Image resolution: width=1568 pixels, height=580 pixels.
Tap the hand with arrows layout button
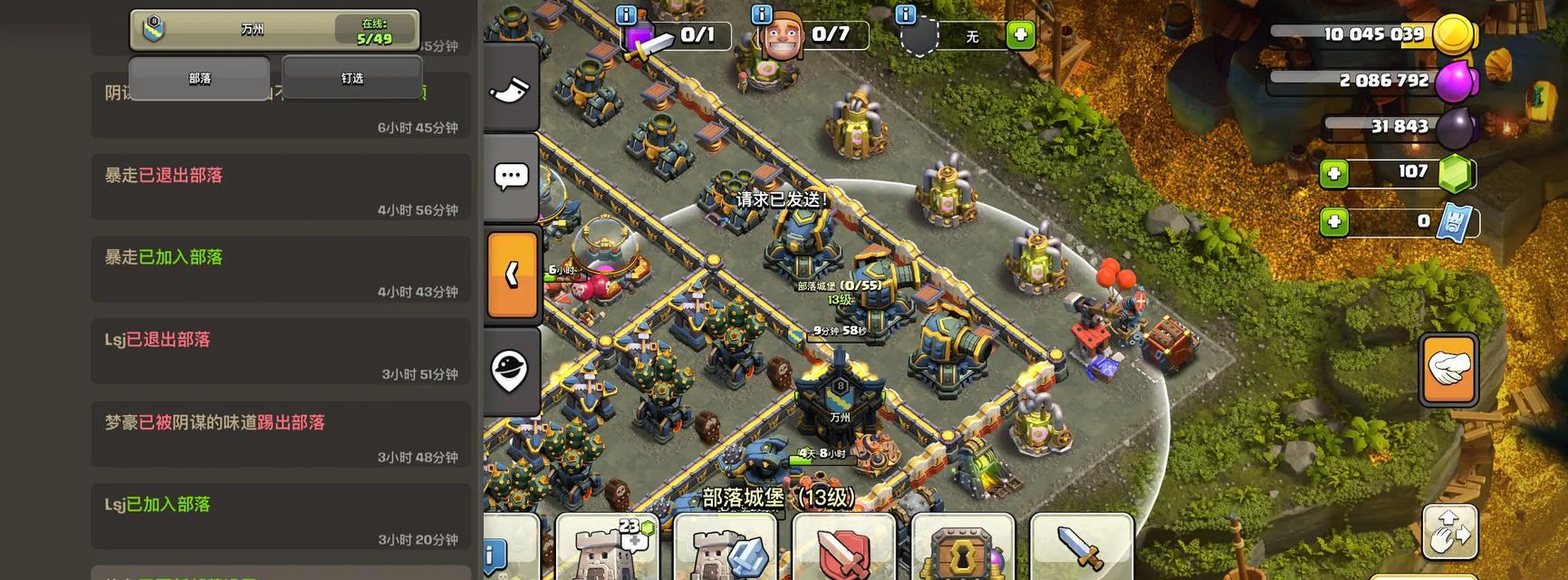(1449, 531)
